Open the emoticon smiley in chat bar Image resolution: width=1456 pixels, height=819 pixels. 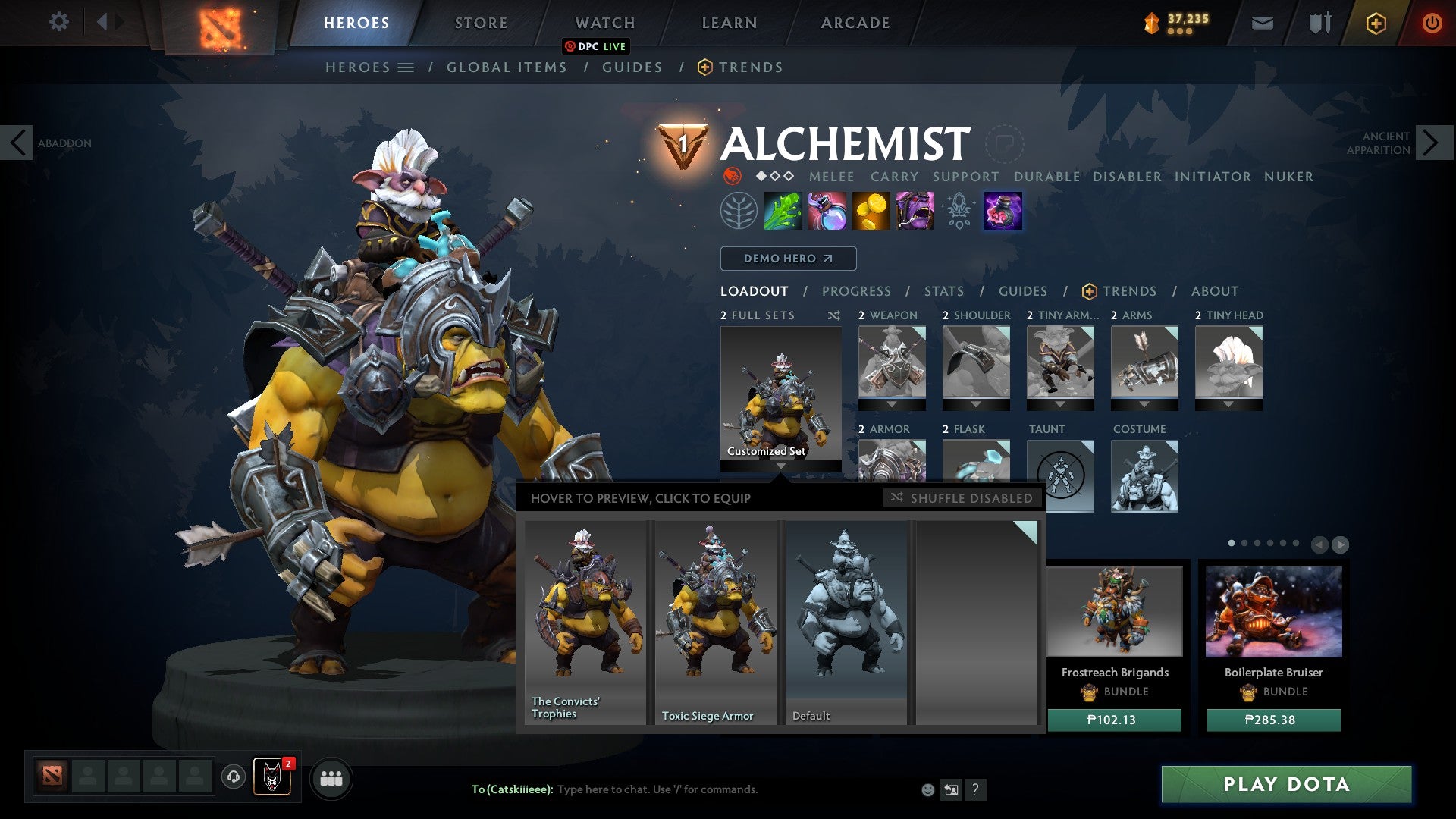tap(927, 789)
